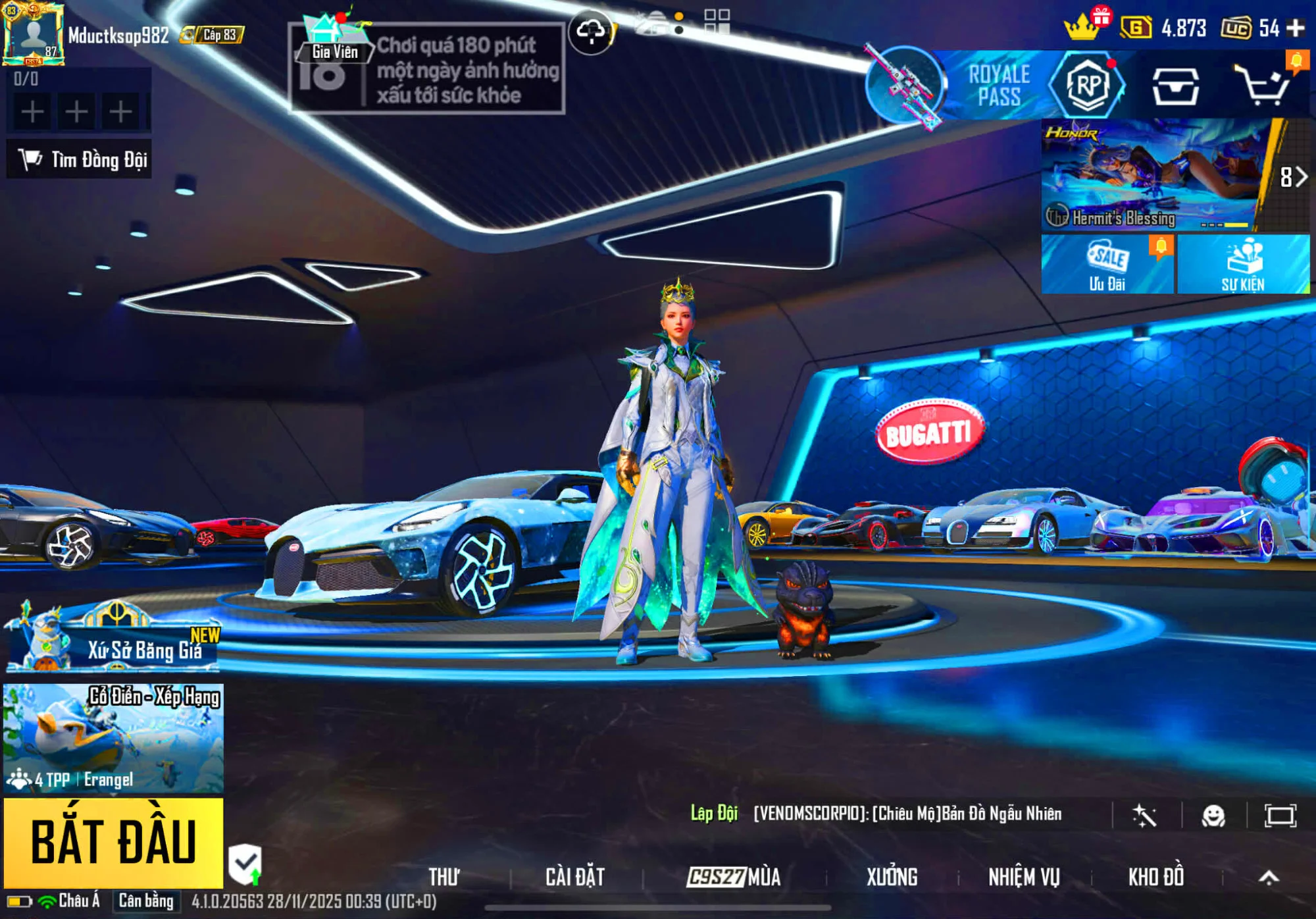Open NHIỆM VỤ missions
The image size is (1316, 919).
(x=1024, y=877)
